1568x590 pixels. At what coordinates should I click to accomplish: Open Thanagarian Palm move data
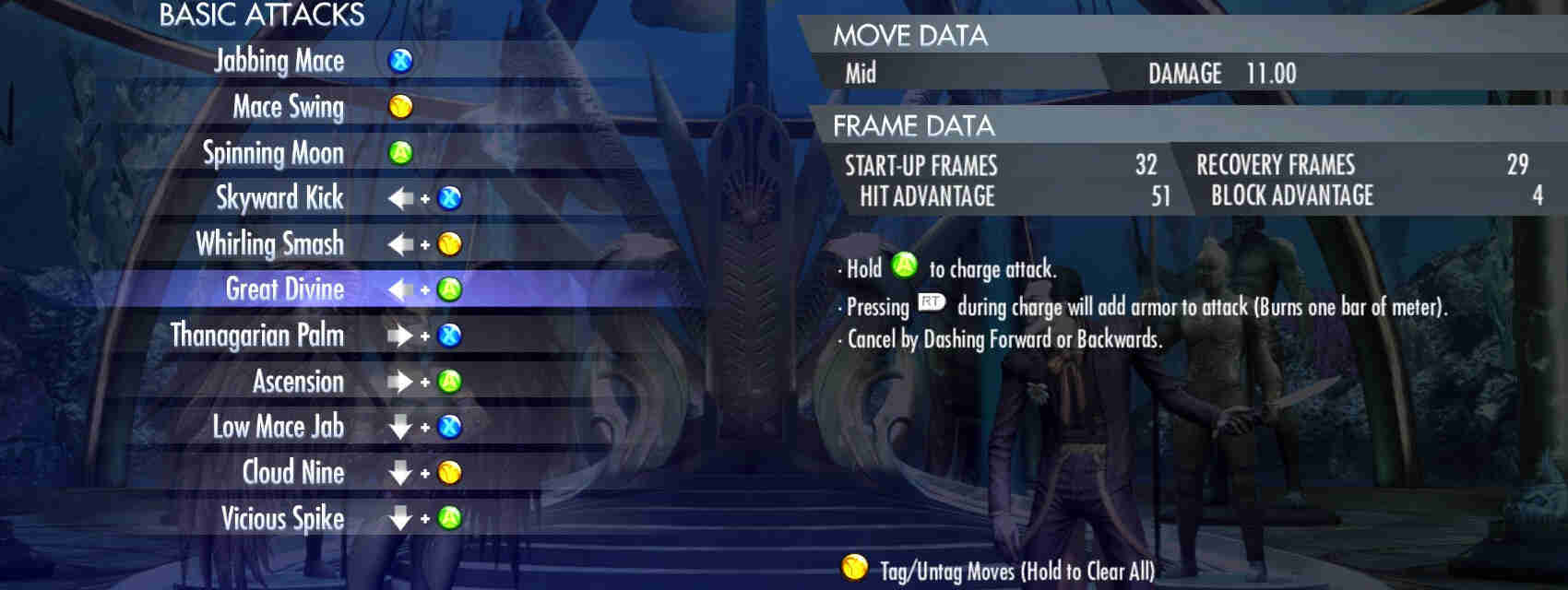click(x=257, y=336)
